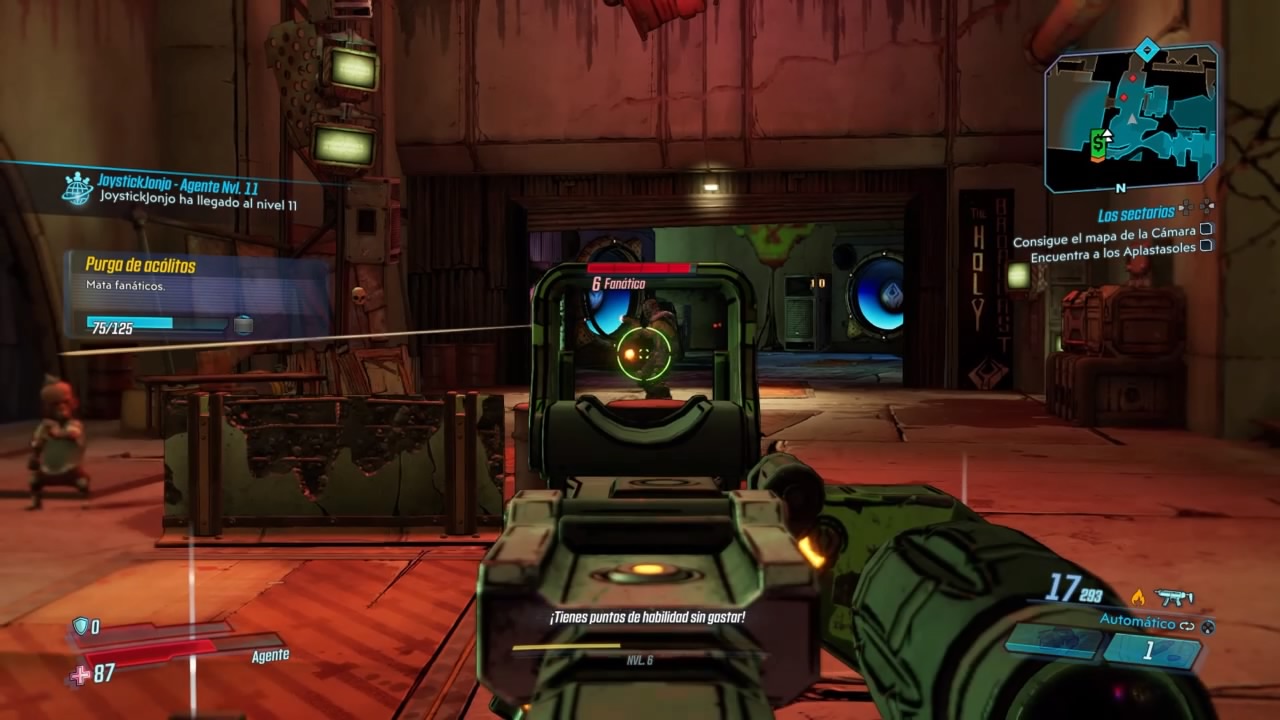The width and height of the screenshot is (1280, 720).
Task: Click the green vending machine marker on minimap
Action: pos(1097,142)
